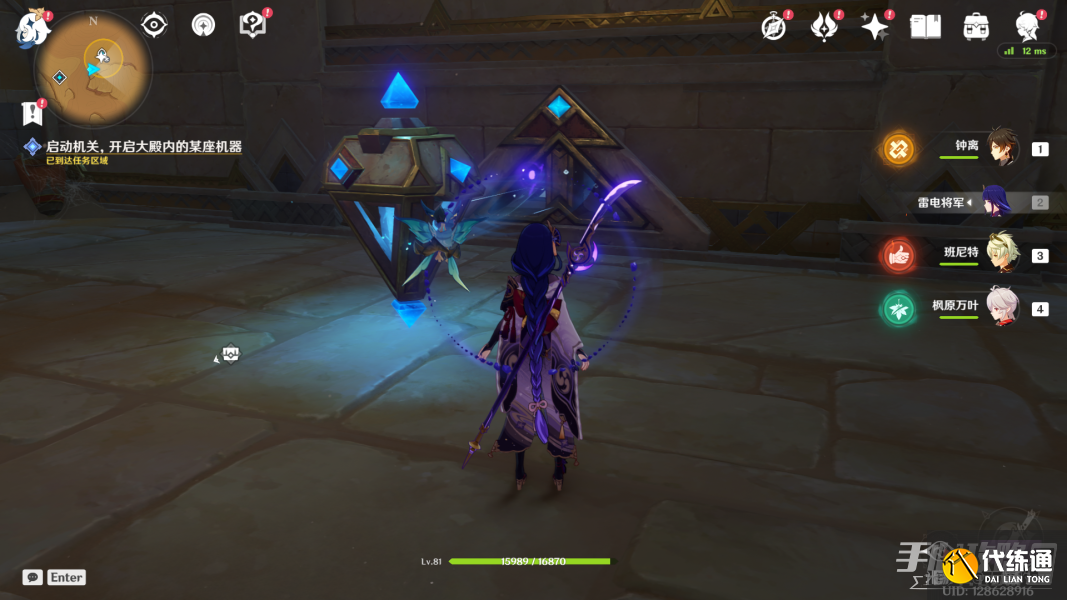
Task: Activate the eye-shaped elemental sight icon
Action: (x=154, y=25)
